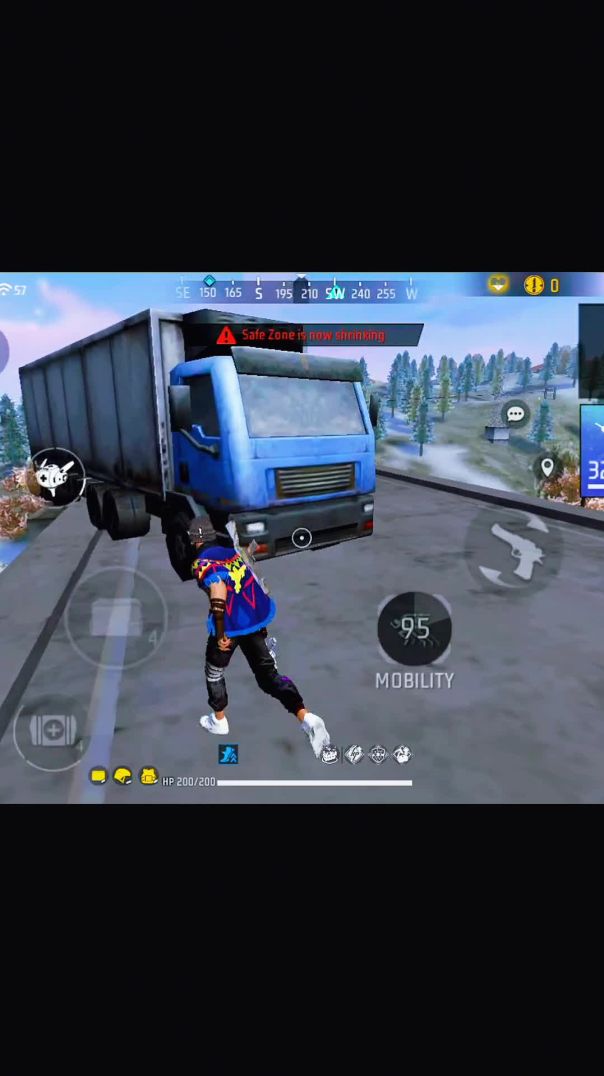The width and height of the screenshot is (604, 1076).
Task: Tap the gold coin counter icon
Action: pyautogui.click(x=534, y=286)
